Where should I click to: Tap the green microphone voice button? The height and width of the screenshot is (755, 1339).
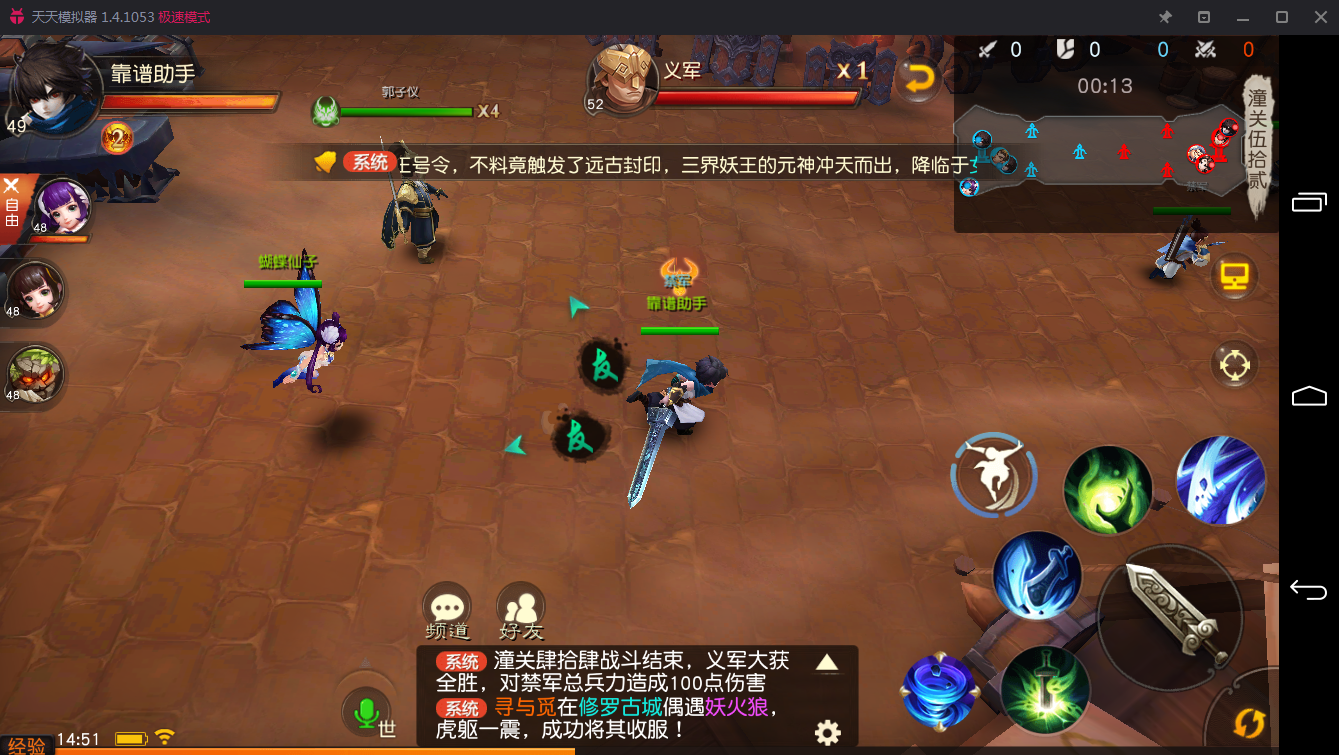click(365, 713)
